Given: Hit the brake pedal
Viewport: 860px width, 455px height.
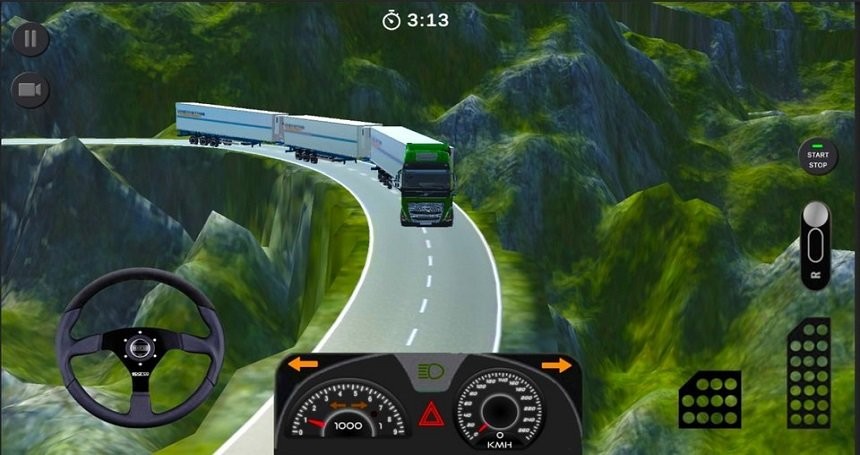Looking at the screenshot, I should click(709, 399).
